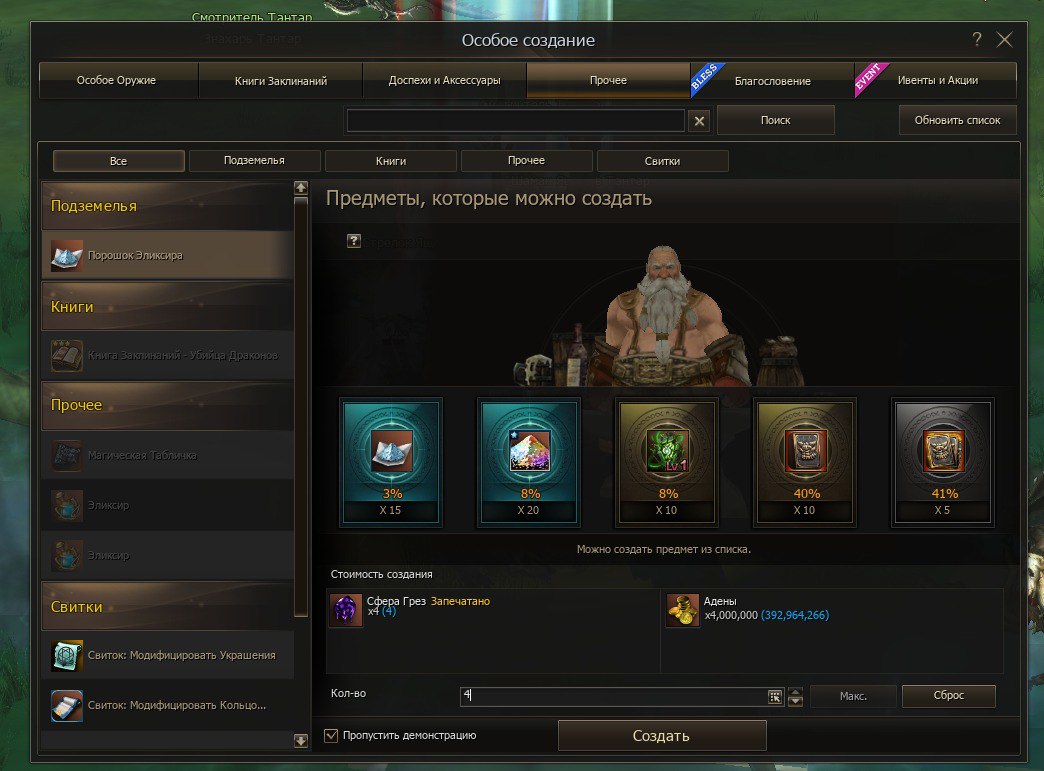
Task: Clear the search field with X
Action: (700, 121)
